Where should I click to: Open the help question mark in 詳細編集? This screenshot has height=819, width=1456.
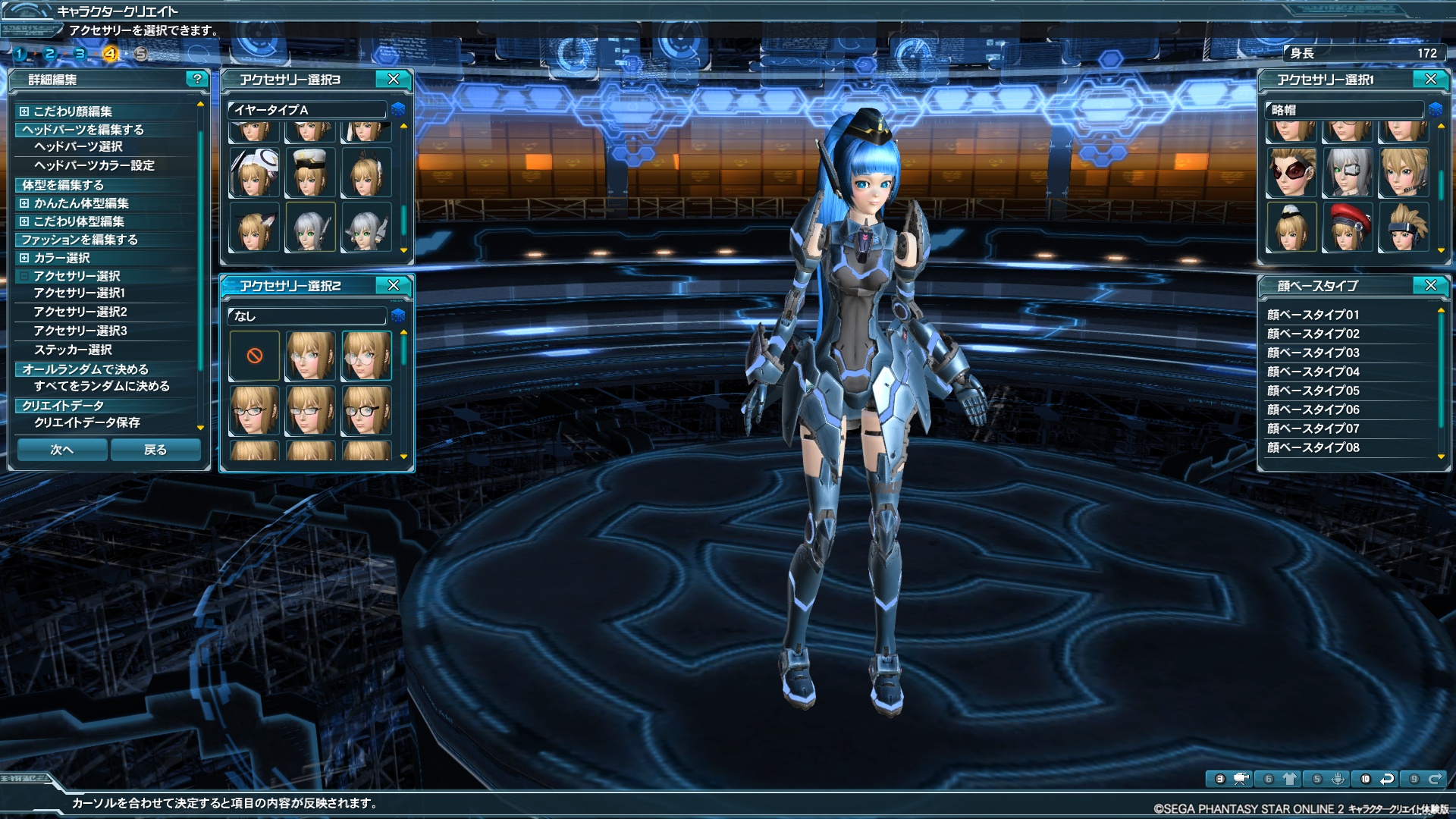pos(197,79)
